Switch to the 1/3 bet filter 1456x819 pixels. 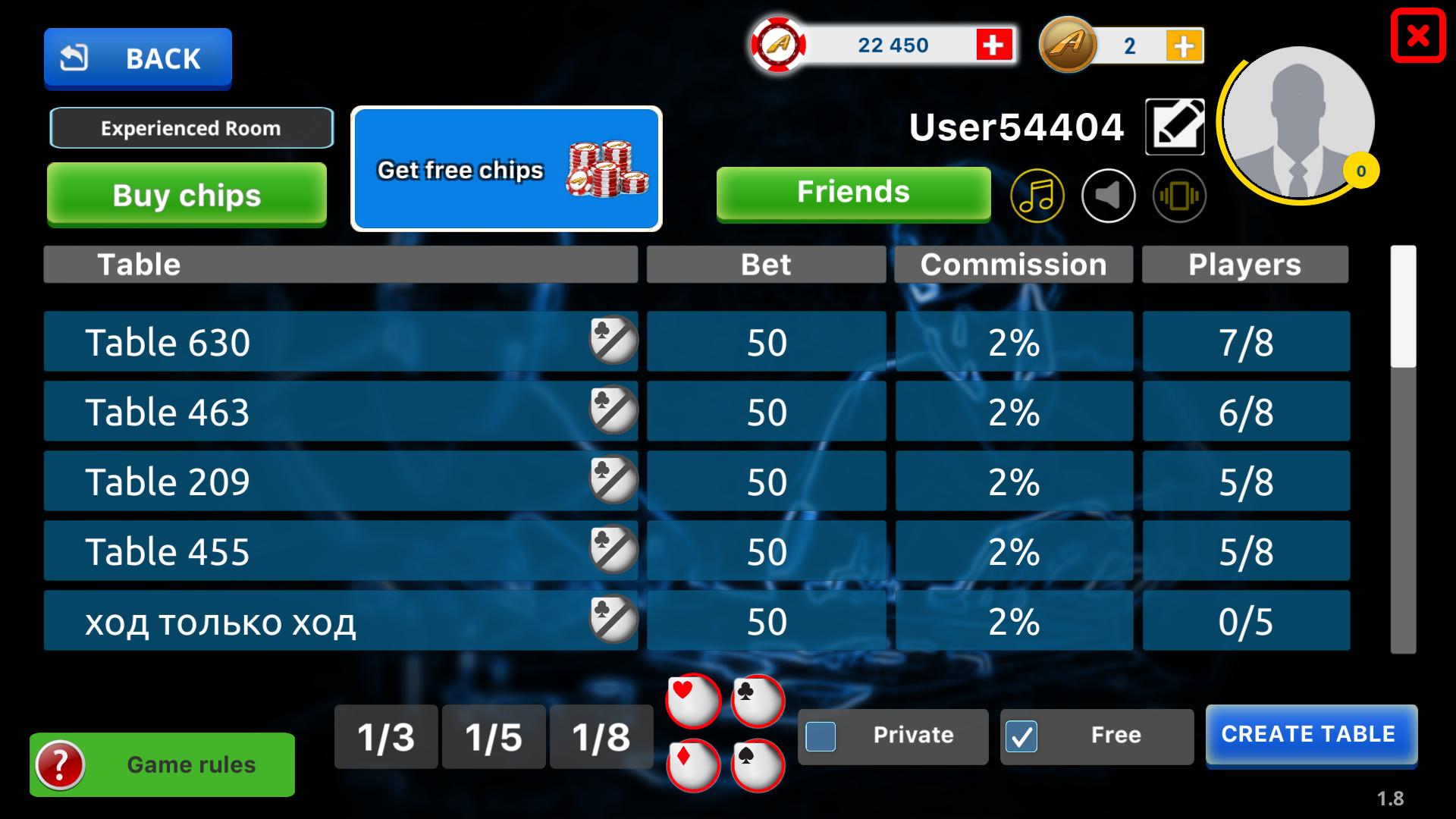click(x=386, y=736)
